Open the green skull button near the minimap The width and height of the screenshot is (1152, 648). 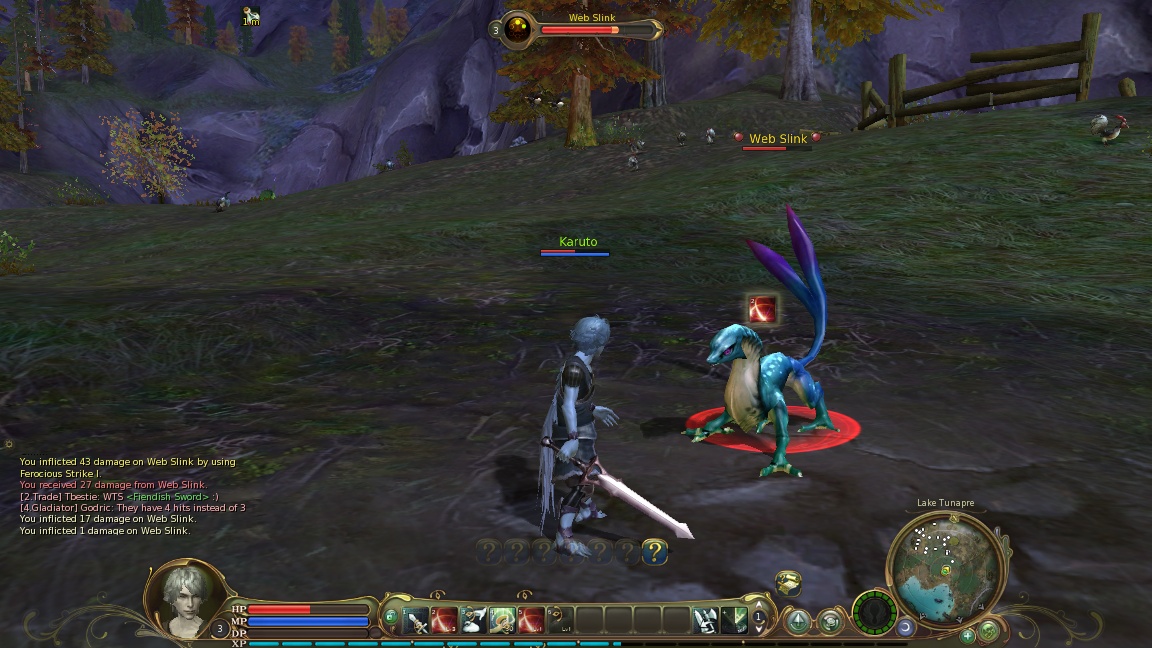pyautogui.click(x=874, y=611)
